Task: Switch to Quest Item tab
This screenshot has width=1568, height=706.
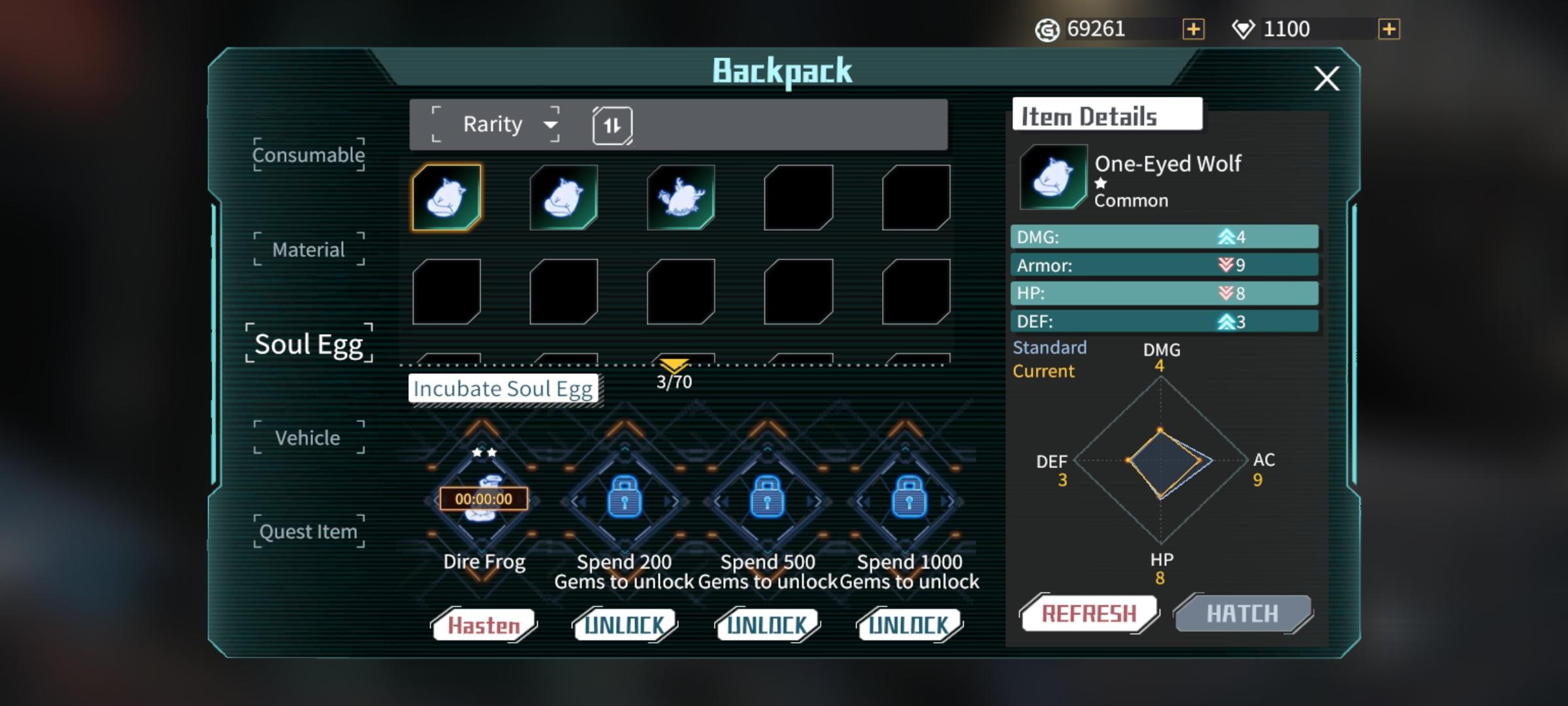Action: click(308, 531)
